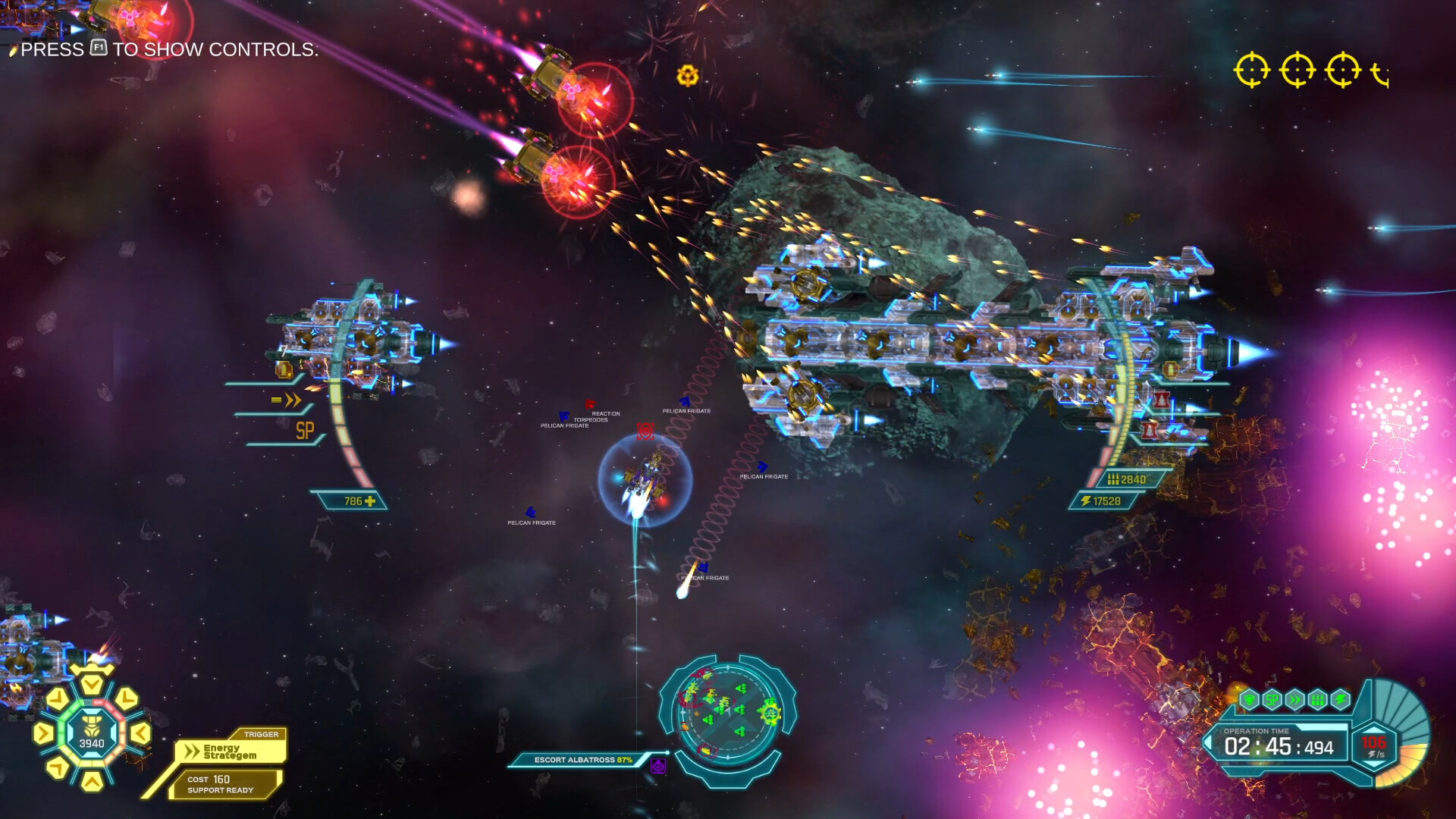Select the first yellow crosshair targeting icon
Screen dimensions: 1456x819
[x=1251, y=71]
